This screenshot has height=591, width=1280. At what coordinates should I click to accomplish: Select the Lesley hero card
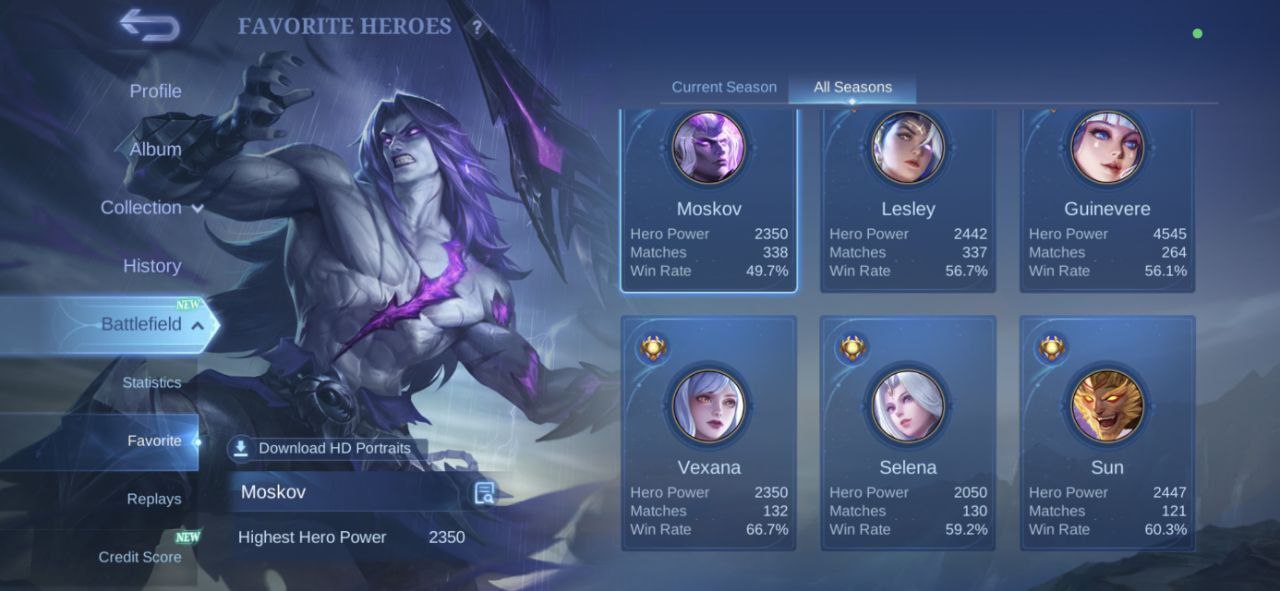pos(908,200)
